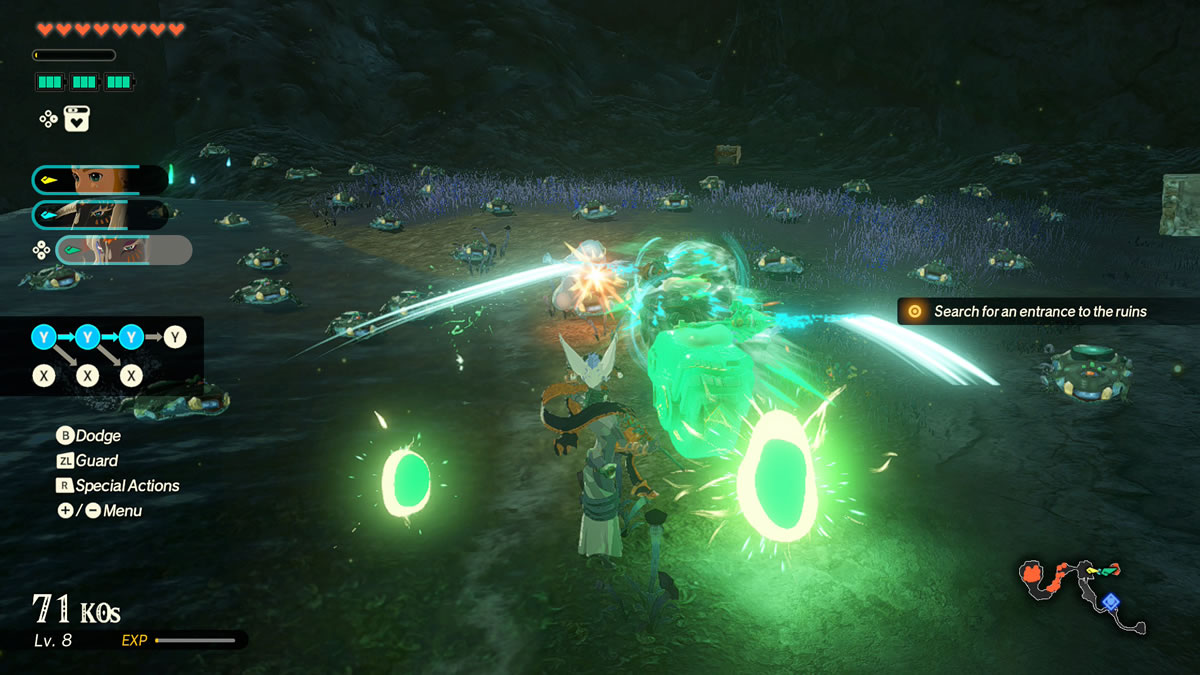Select the horned character portrait with cyan marker
1200x675 pixels.
(x=100, y=214)
